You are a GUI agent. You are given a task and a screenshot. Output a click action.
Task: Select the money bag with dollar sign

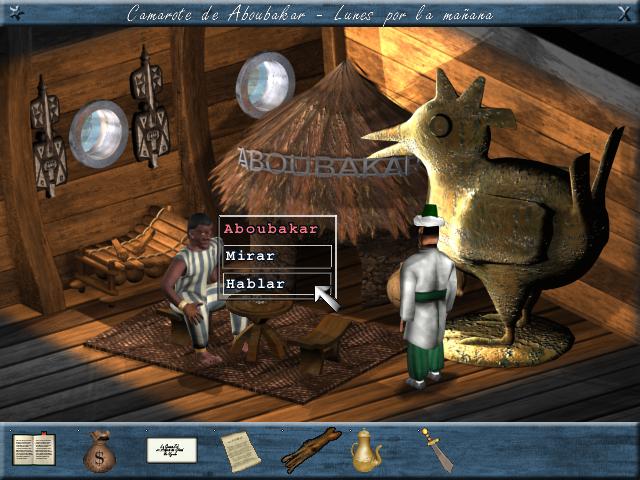pos(99,451)
